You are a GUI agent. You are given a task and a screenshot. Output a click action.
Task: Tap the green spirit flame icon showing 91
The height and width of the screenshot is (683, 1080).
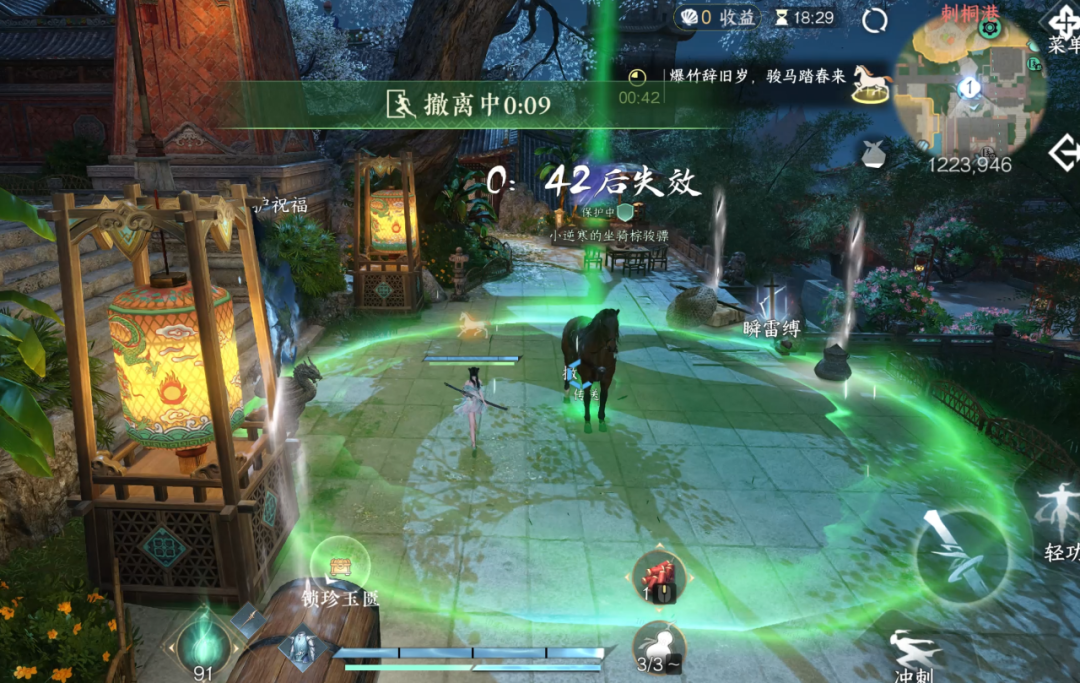[203, 641]
